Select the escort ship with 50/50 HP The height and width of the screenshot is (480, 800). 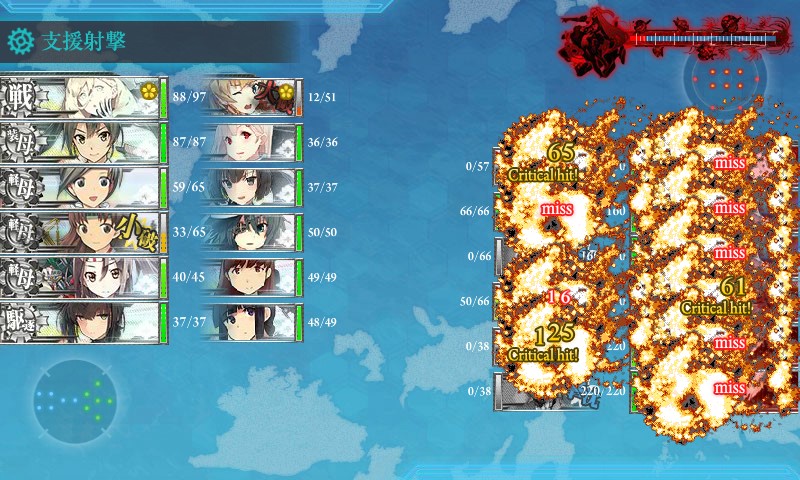[250, 232]
